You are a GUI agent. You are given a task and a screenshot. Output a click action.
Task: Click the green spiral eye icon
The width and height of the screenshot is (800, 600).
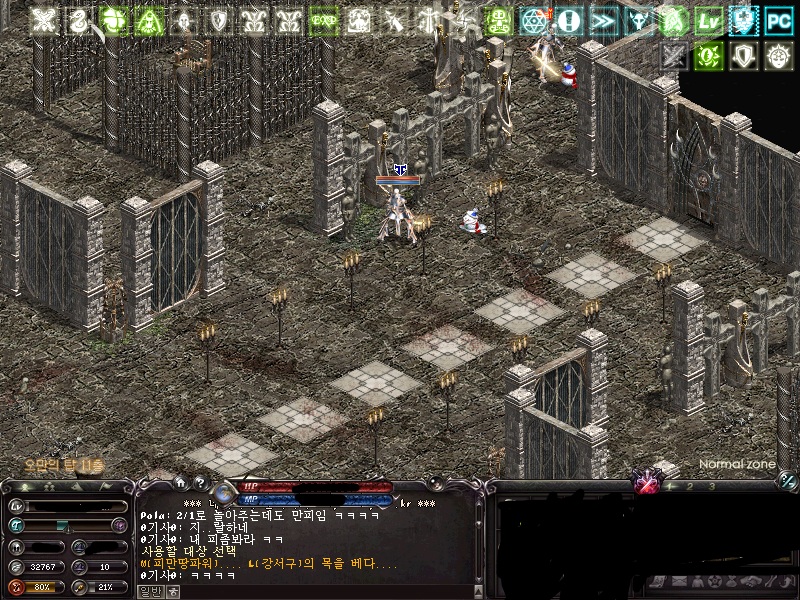[x=709, y=56]
